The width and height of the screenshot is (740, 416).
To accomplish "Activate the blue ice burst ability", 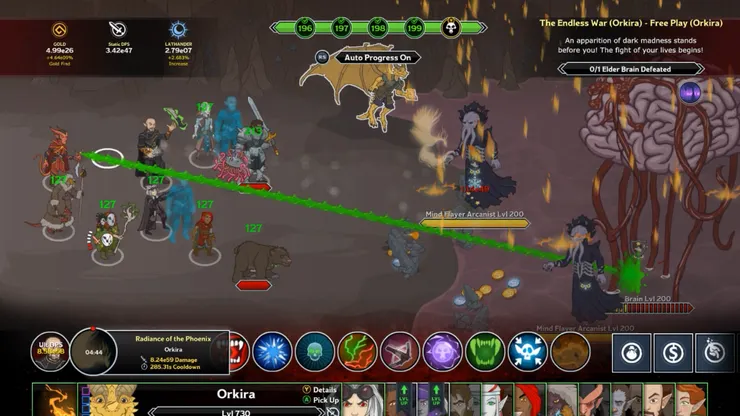I will tap(271, 352).
